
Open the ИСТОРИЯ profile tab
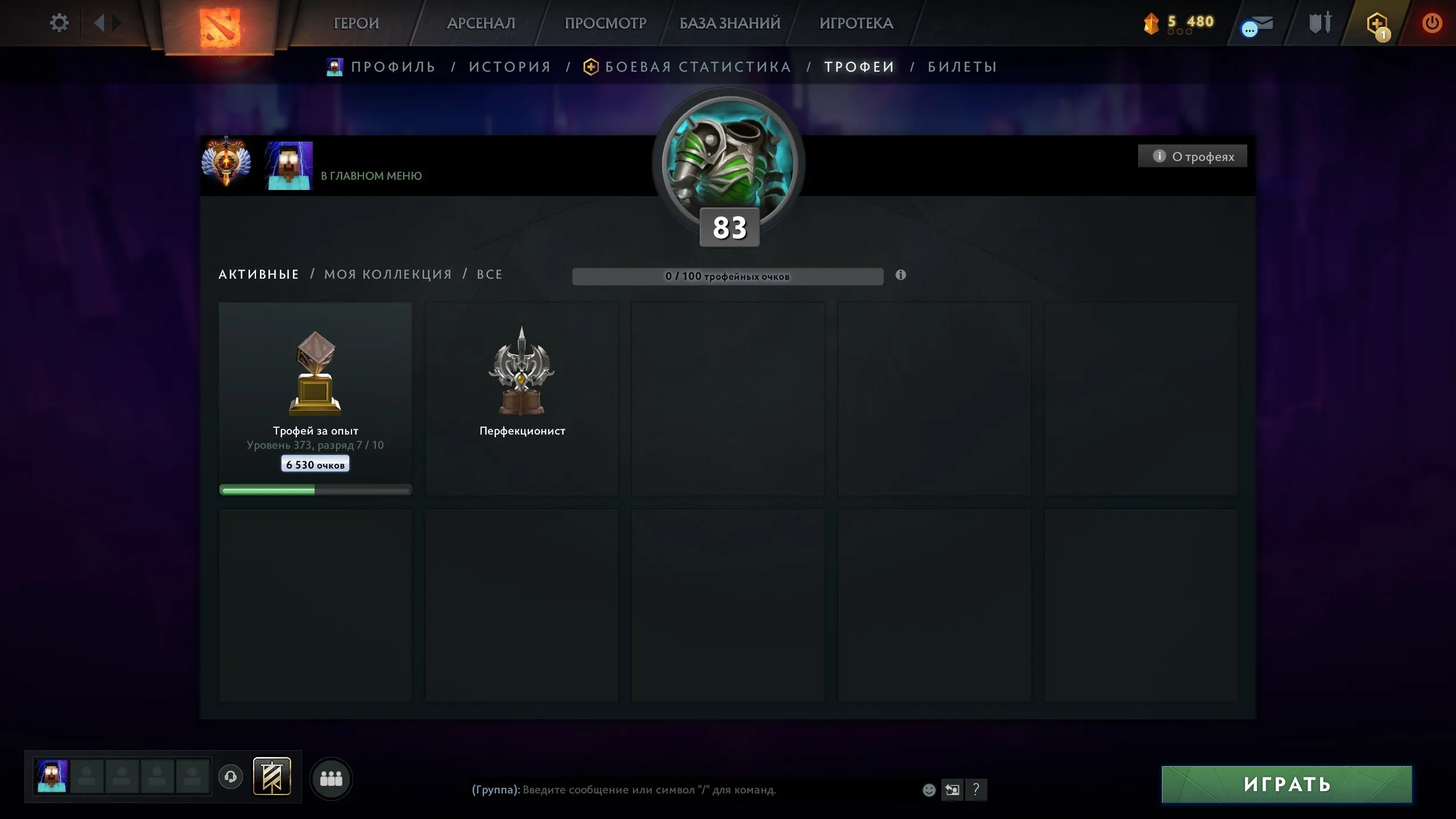point(510,67)
